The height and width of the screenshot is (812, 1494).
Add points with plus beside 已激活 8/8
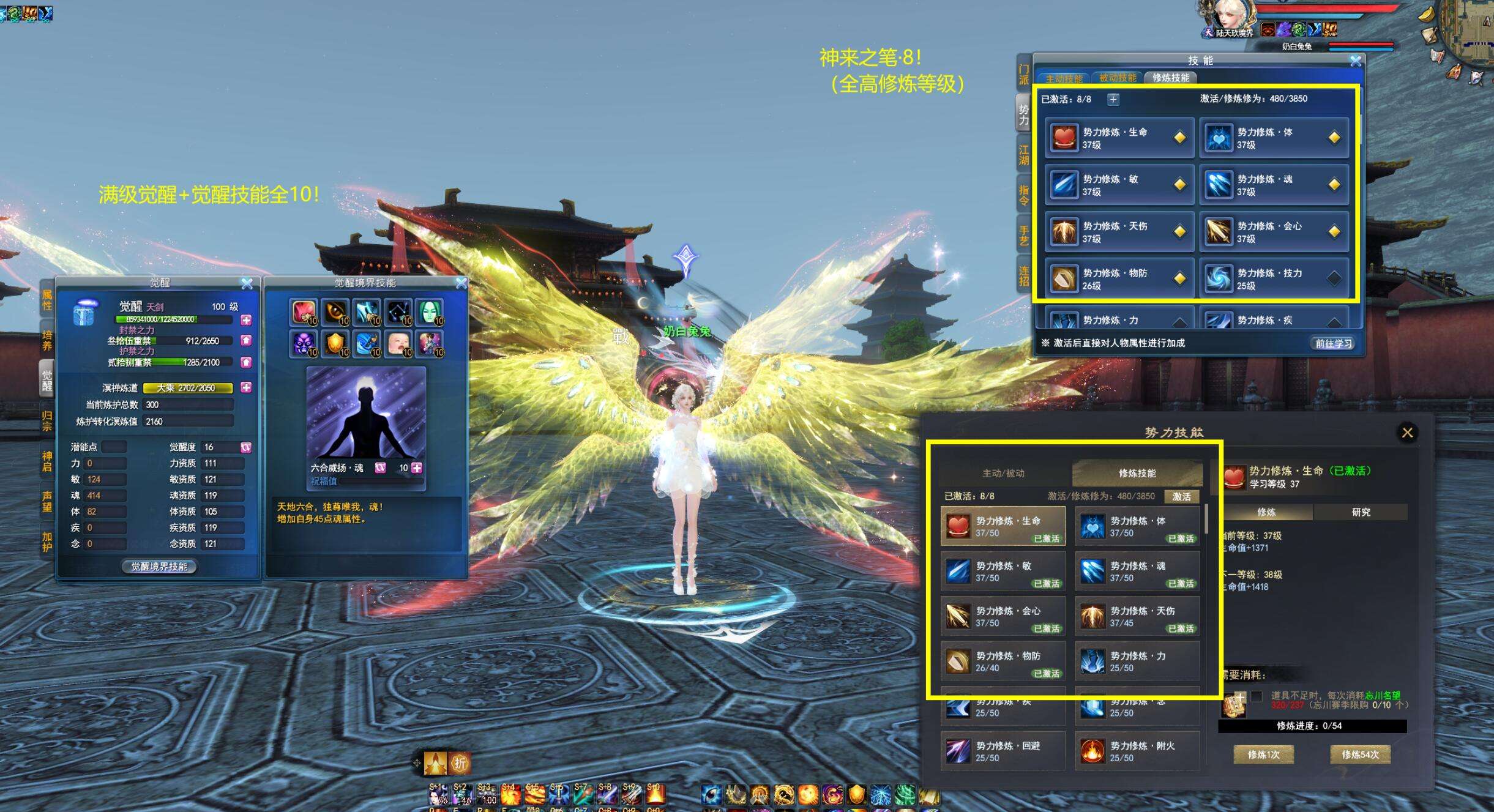pyautogui.click(x=1113, y=99)
